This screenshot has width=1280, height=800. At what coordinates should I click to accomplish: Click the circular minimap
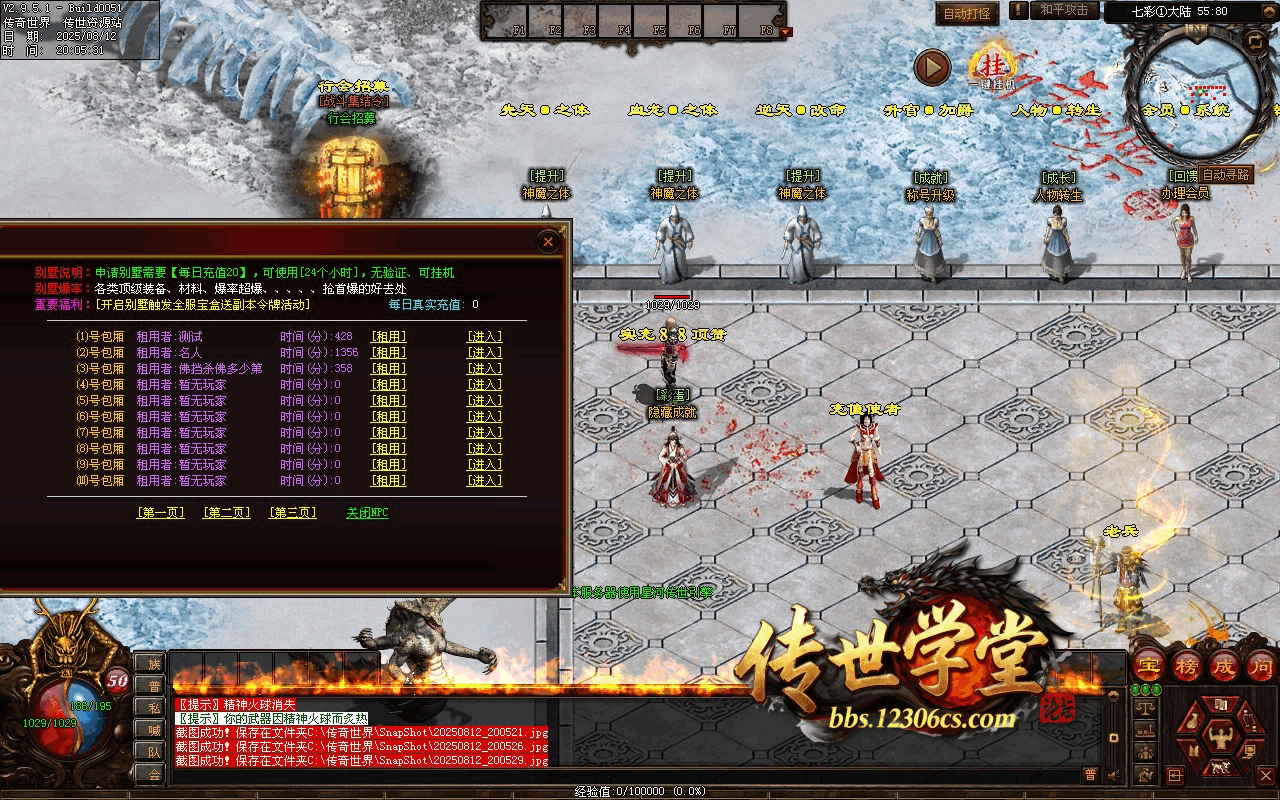[x=1190, y=97]
